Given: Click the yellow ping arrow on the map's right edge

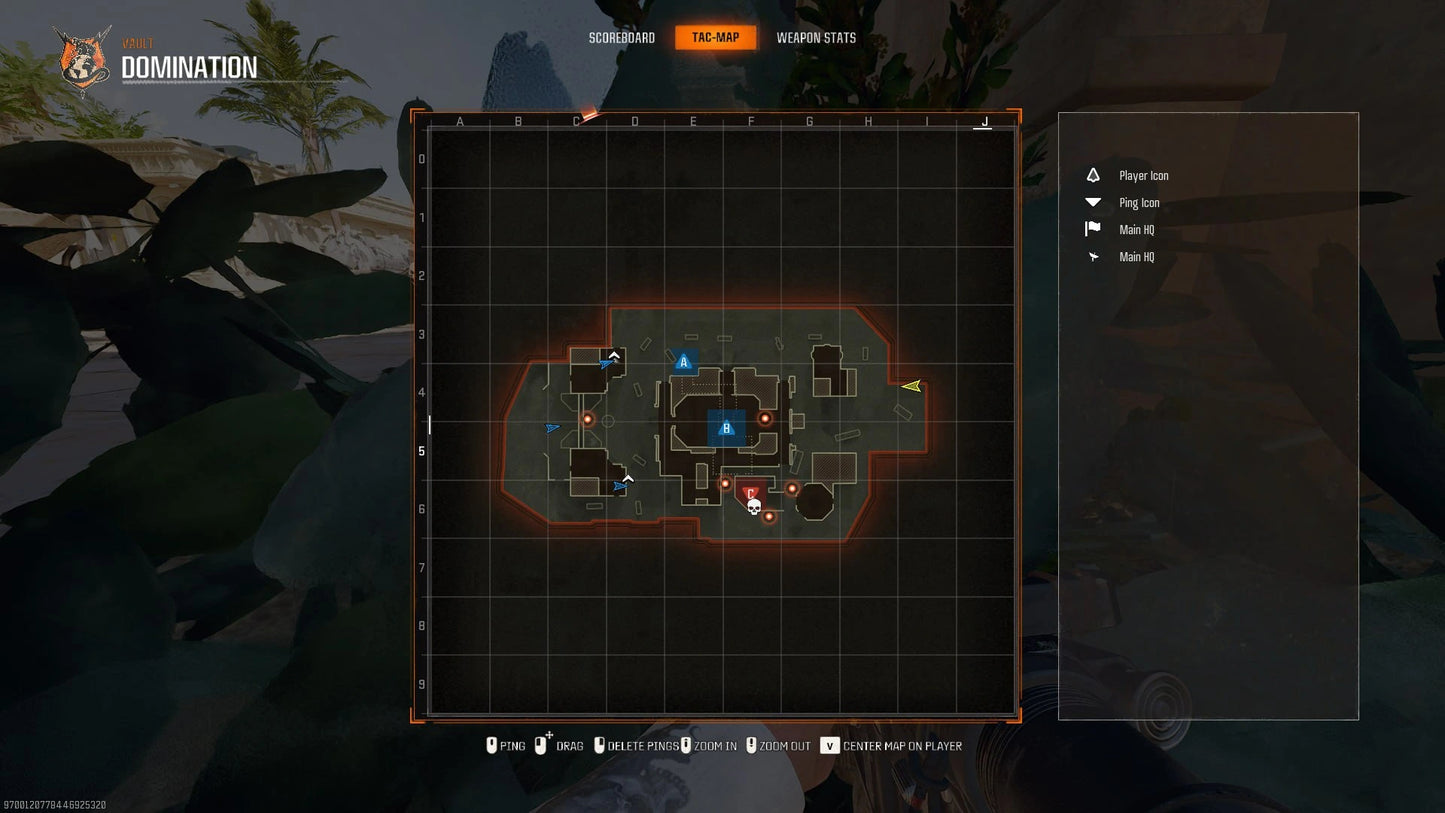Looking at the screenshot, I should click(x=913, y=386).
